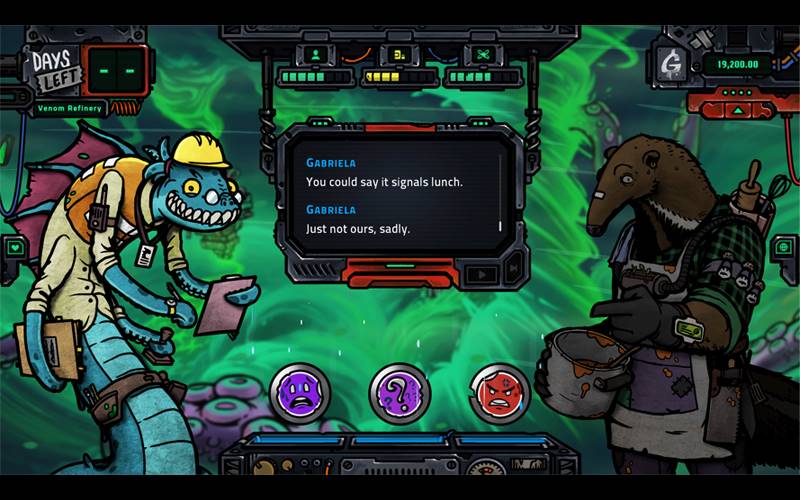Select the purple question mark response
The height and width of the screenshot is (500, 800).
pos(400,391)
